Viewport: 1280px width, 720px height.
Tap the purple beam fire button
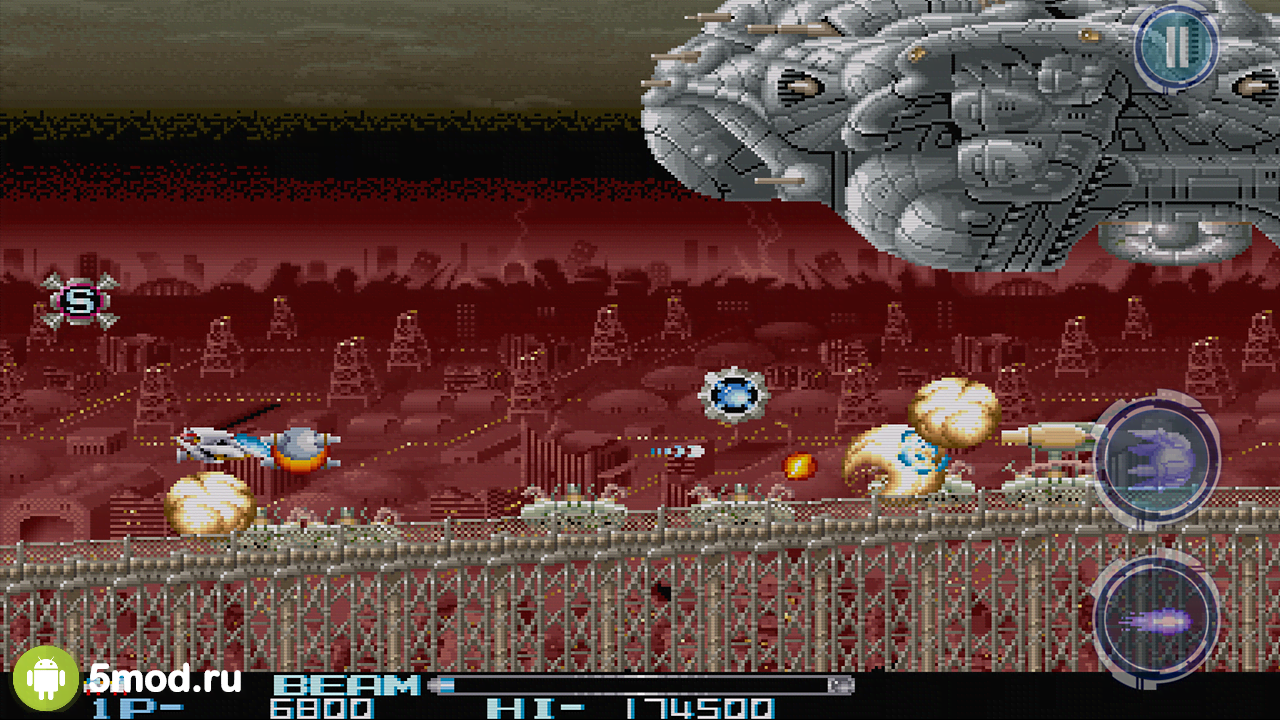pyautogui.click(x=1157, y=617)
